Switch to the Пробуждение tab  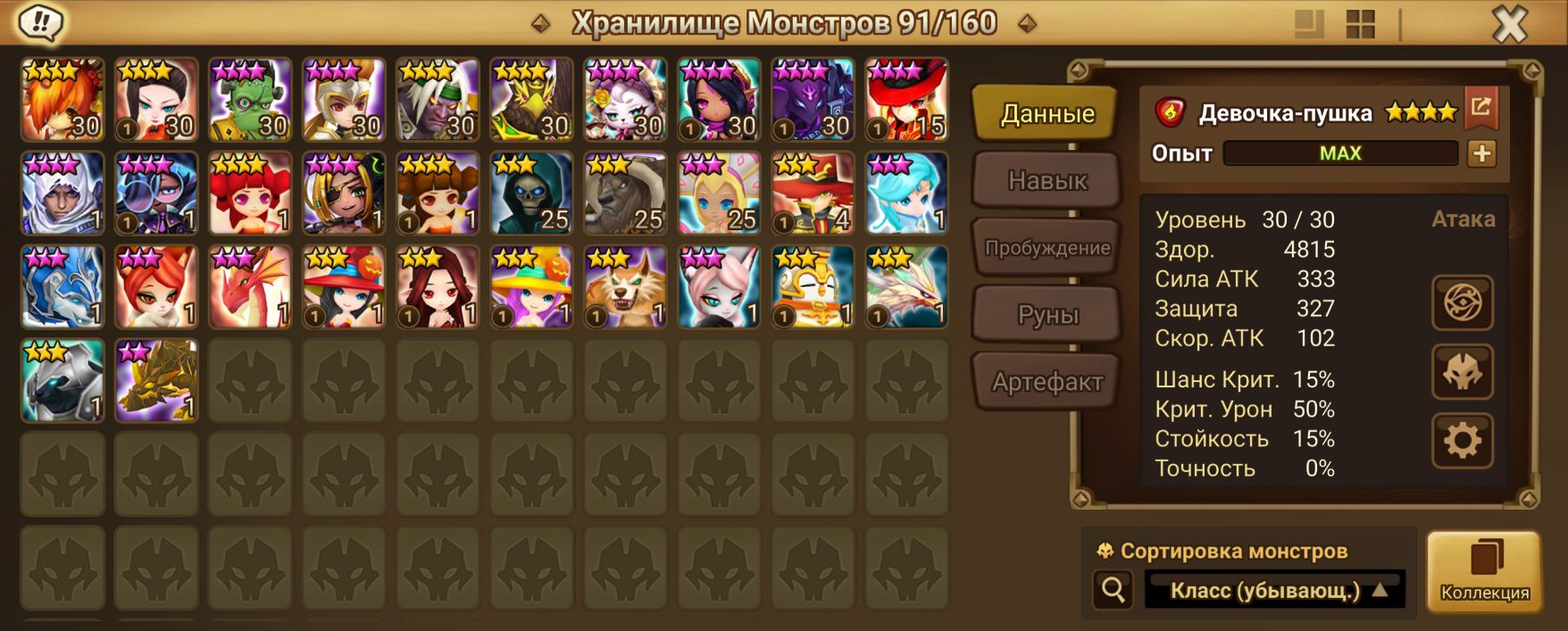[x=1047, y=248]
